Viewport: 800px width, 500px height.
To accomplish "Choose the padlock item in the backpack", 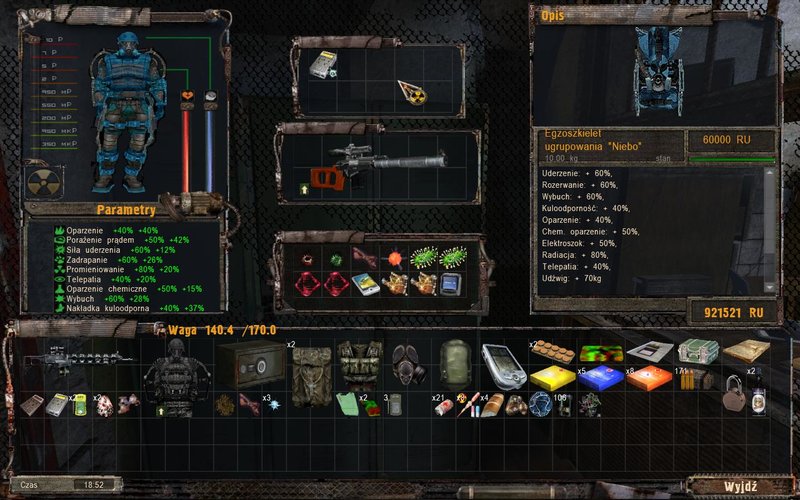I will point(733,394).
